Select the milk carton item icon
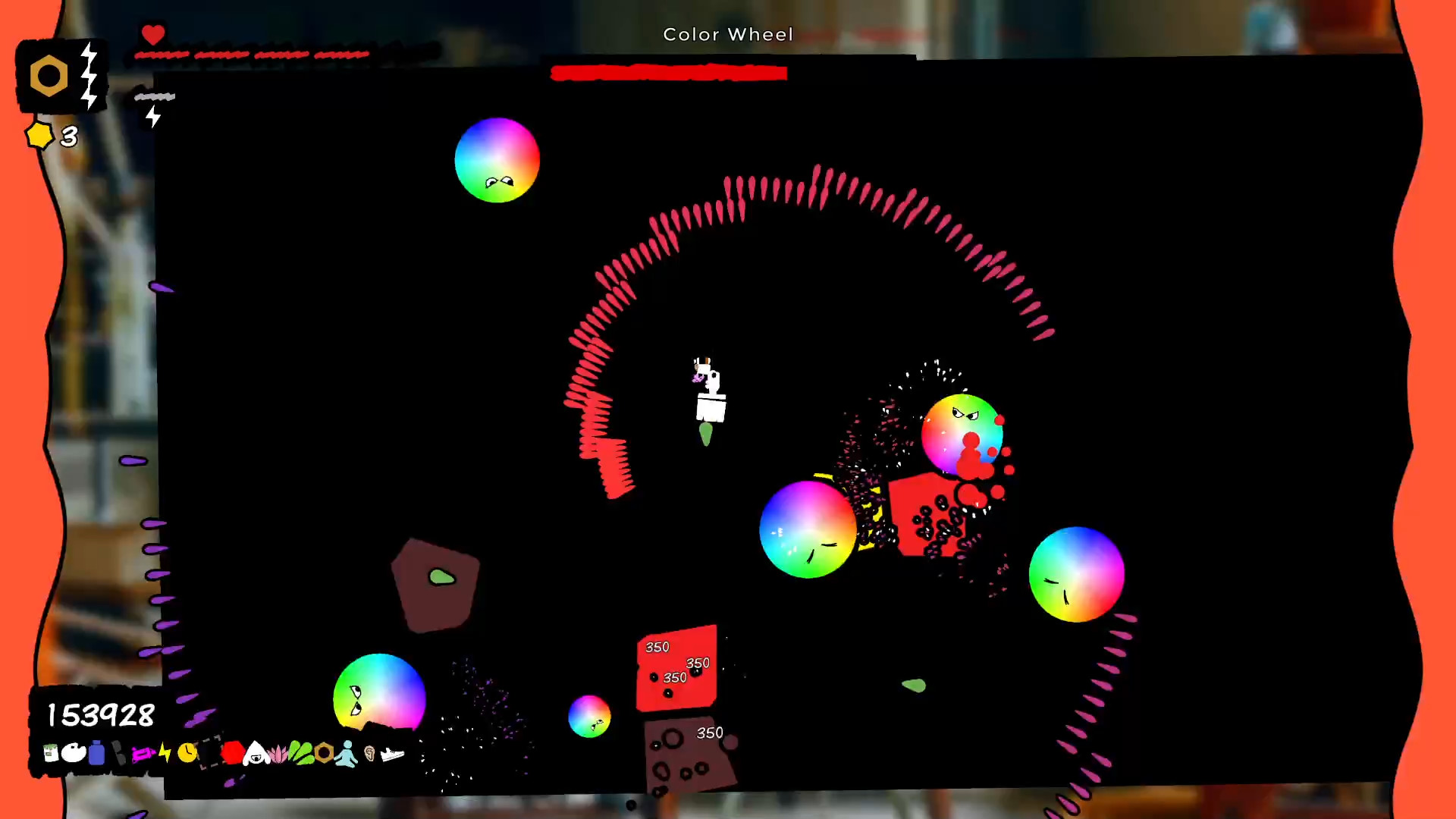Image resolution: width=1456 pixels, height=819 pixels. point(50,752)
